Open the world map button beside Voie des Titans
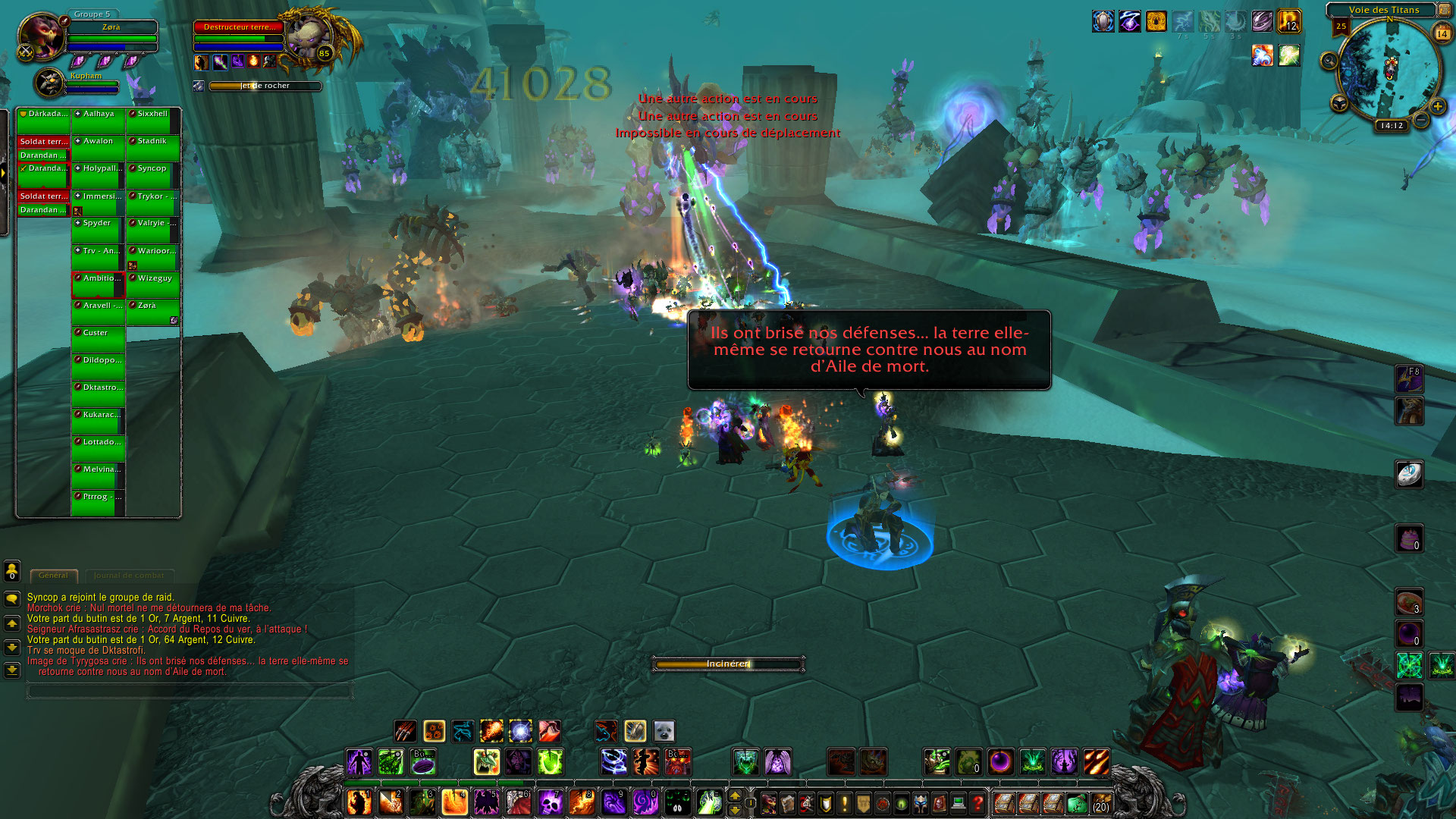Screen dimensions: 1456x819 [x=1445, y=10]
